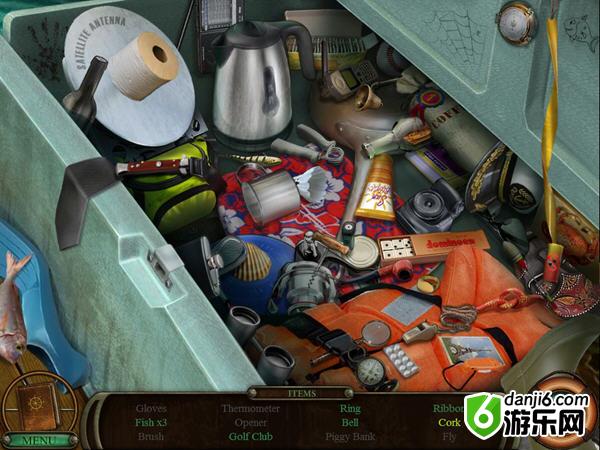Choose the Cork list entry
Screen dimensions: 600x450
449,422
